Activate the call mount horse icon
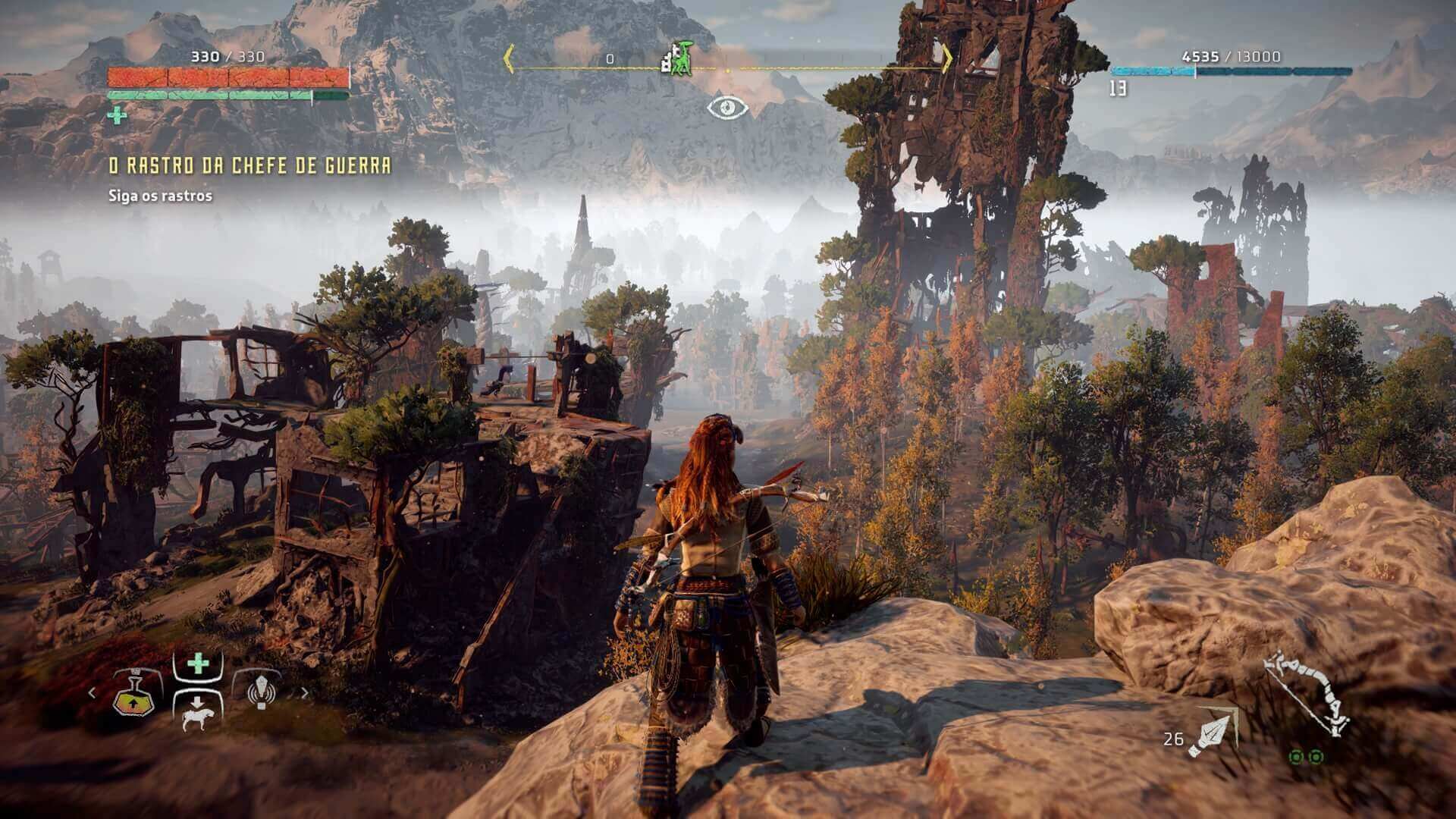The width and height of the screenshot is (1456, 819). point(197,713)
